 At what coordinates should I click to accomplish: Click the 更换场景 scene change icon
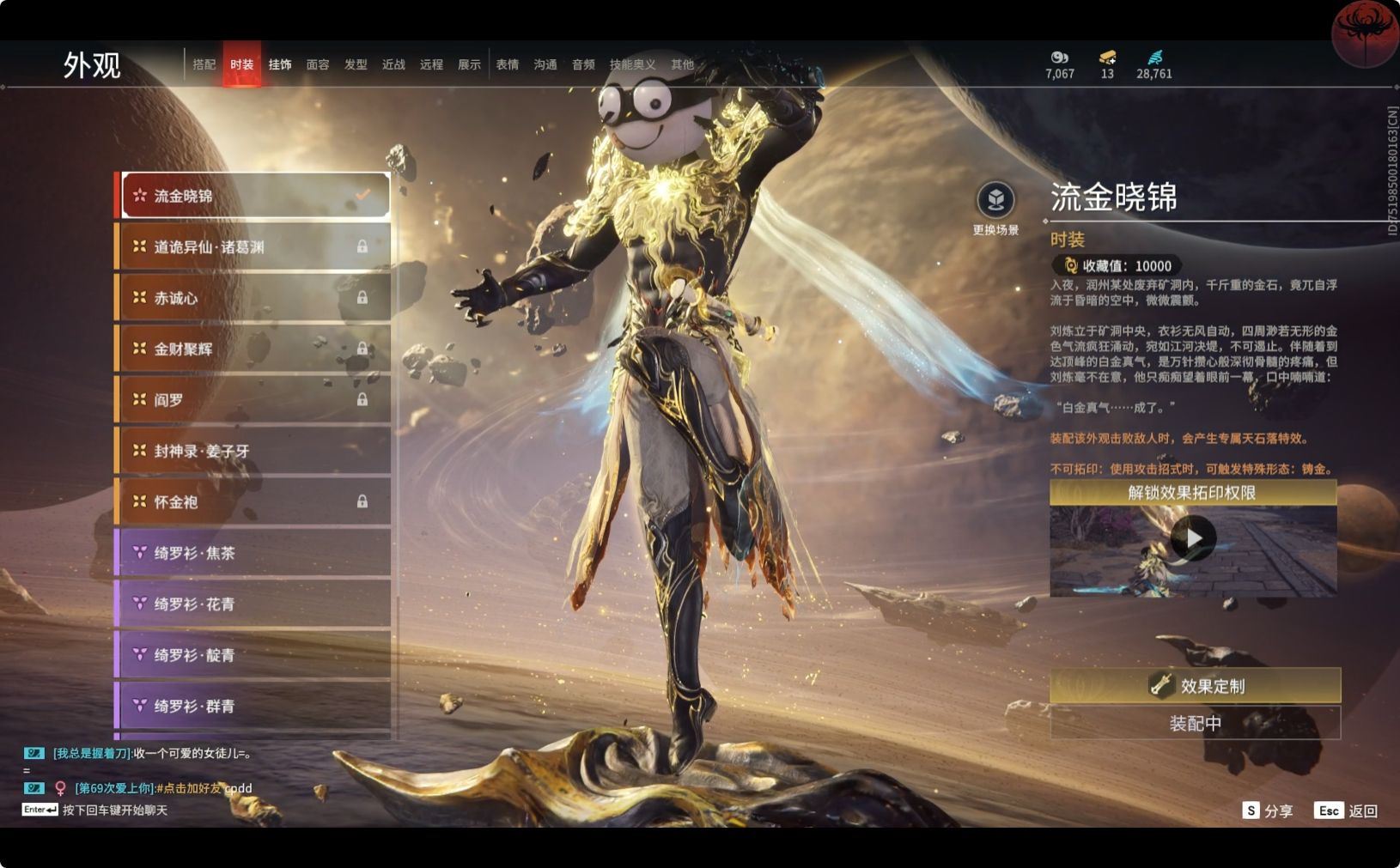click(x=995, y=201)
